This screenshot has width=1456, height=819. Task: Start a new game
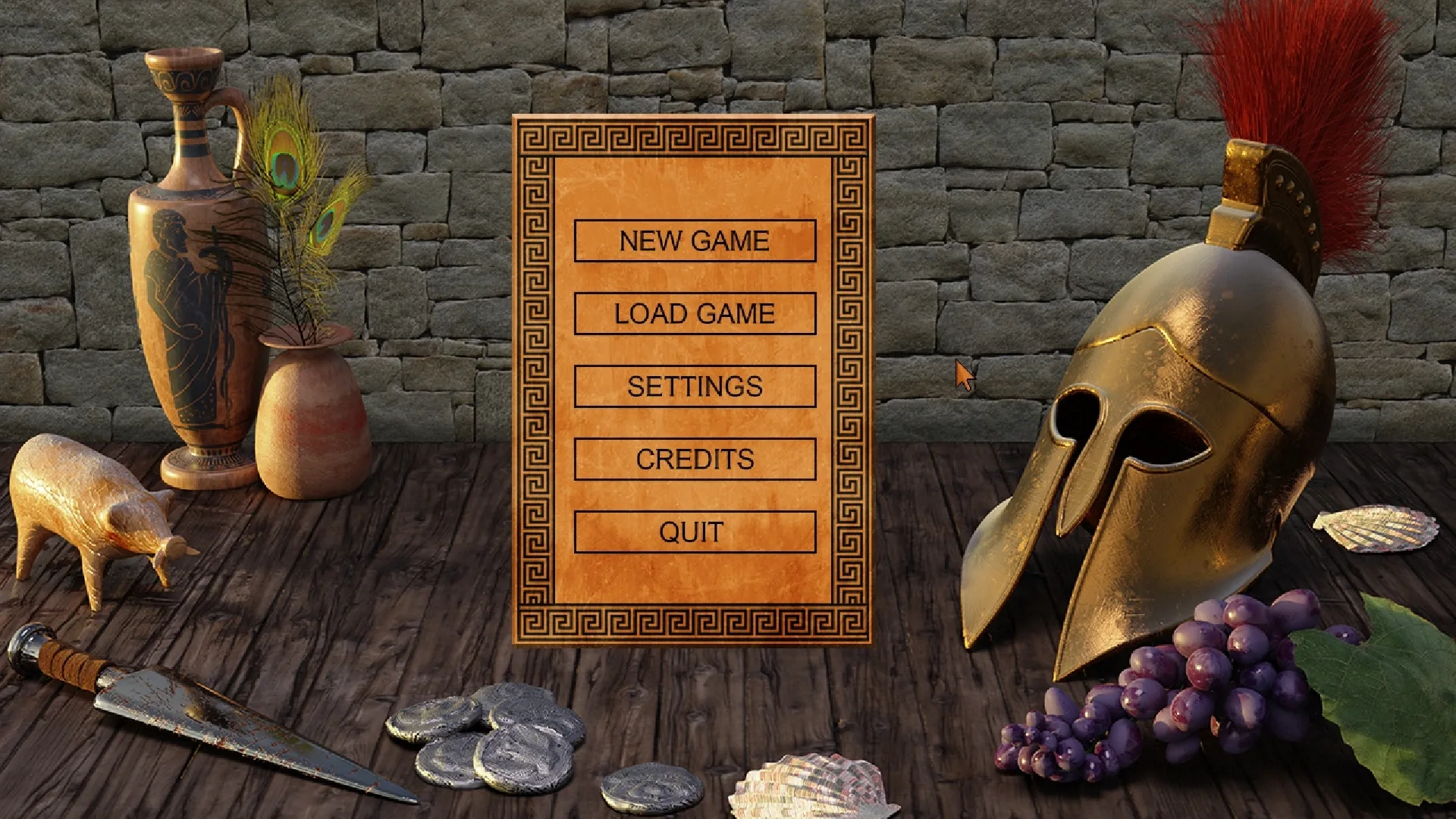click(695, 241)
